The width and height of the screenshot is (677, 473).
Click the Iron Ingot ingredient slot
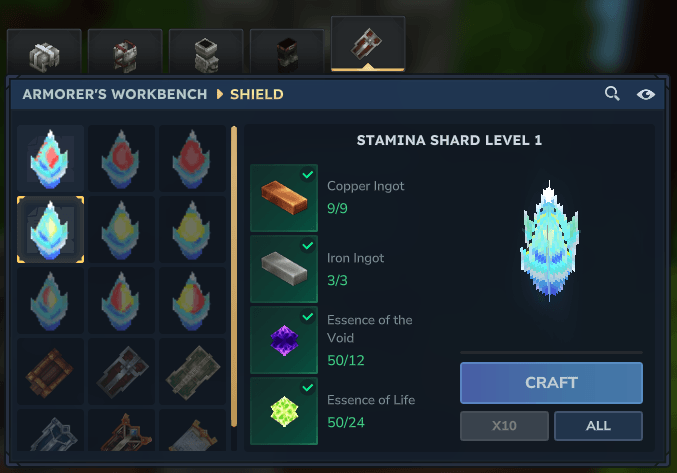point(284,269)
